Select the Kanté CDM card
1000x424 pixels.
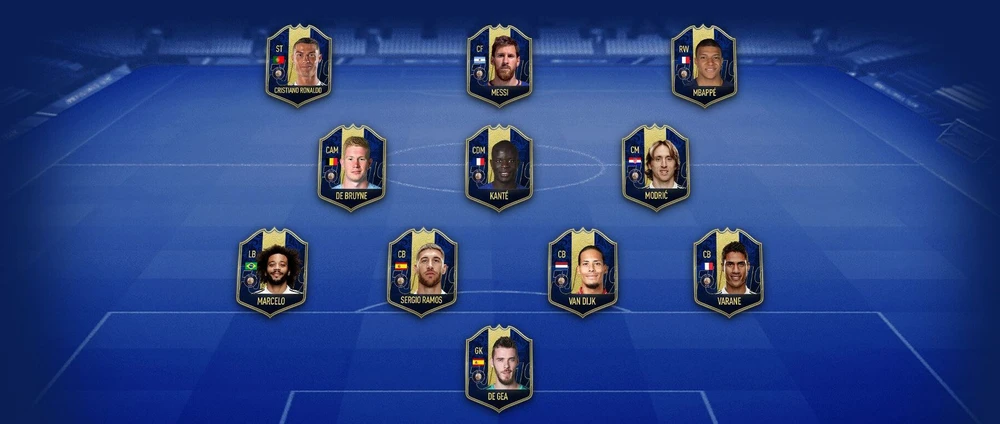499,167
